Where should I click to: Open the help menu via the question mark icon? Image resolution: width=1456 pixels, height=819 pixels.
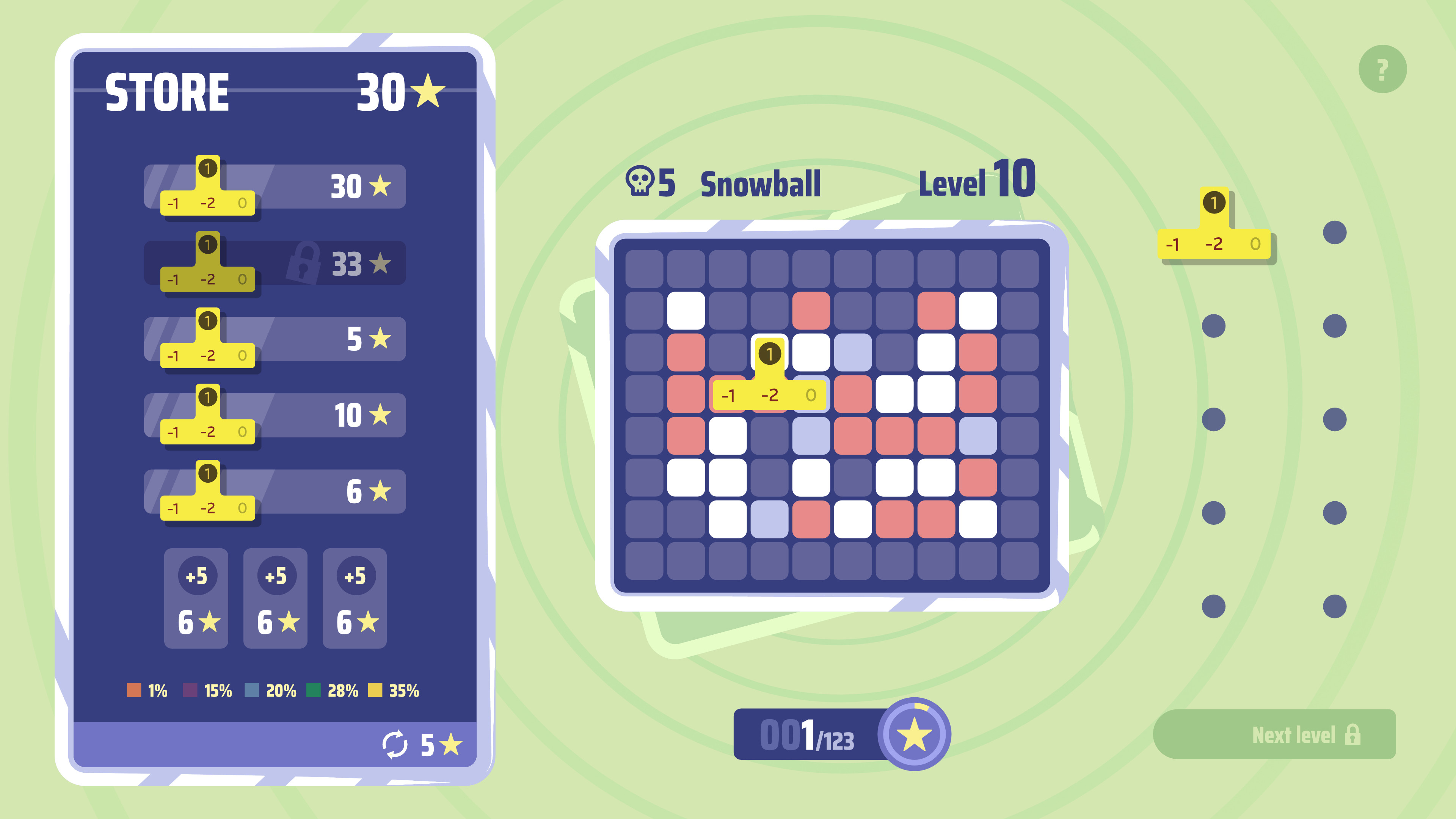pyautogui.click(x=1381, y=69)
